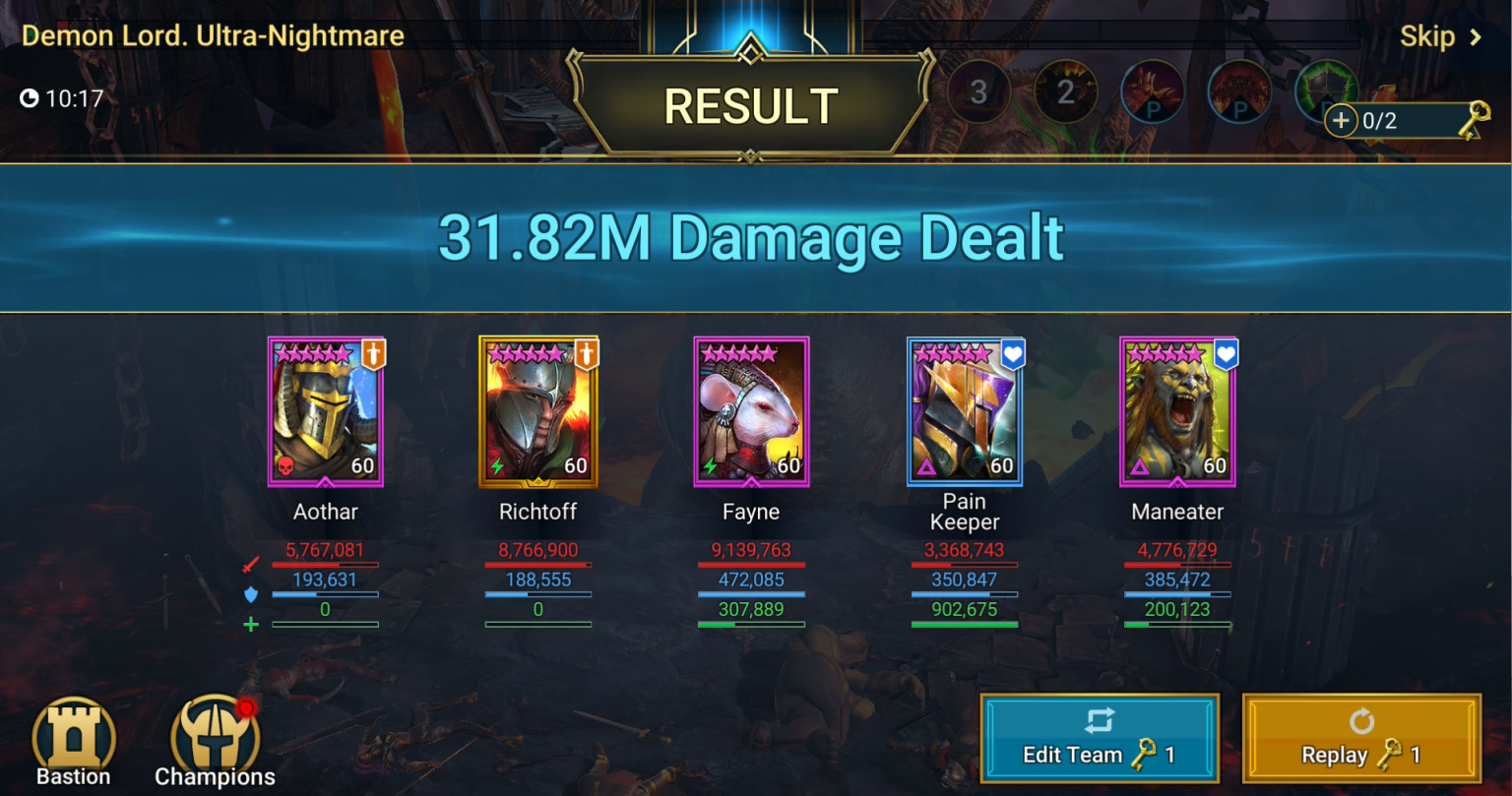The image size is (1512, 796).
Task: Click the skull affinity icon on Aothar's portrait
Action: tap(285, 464)
